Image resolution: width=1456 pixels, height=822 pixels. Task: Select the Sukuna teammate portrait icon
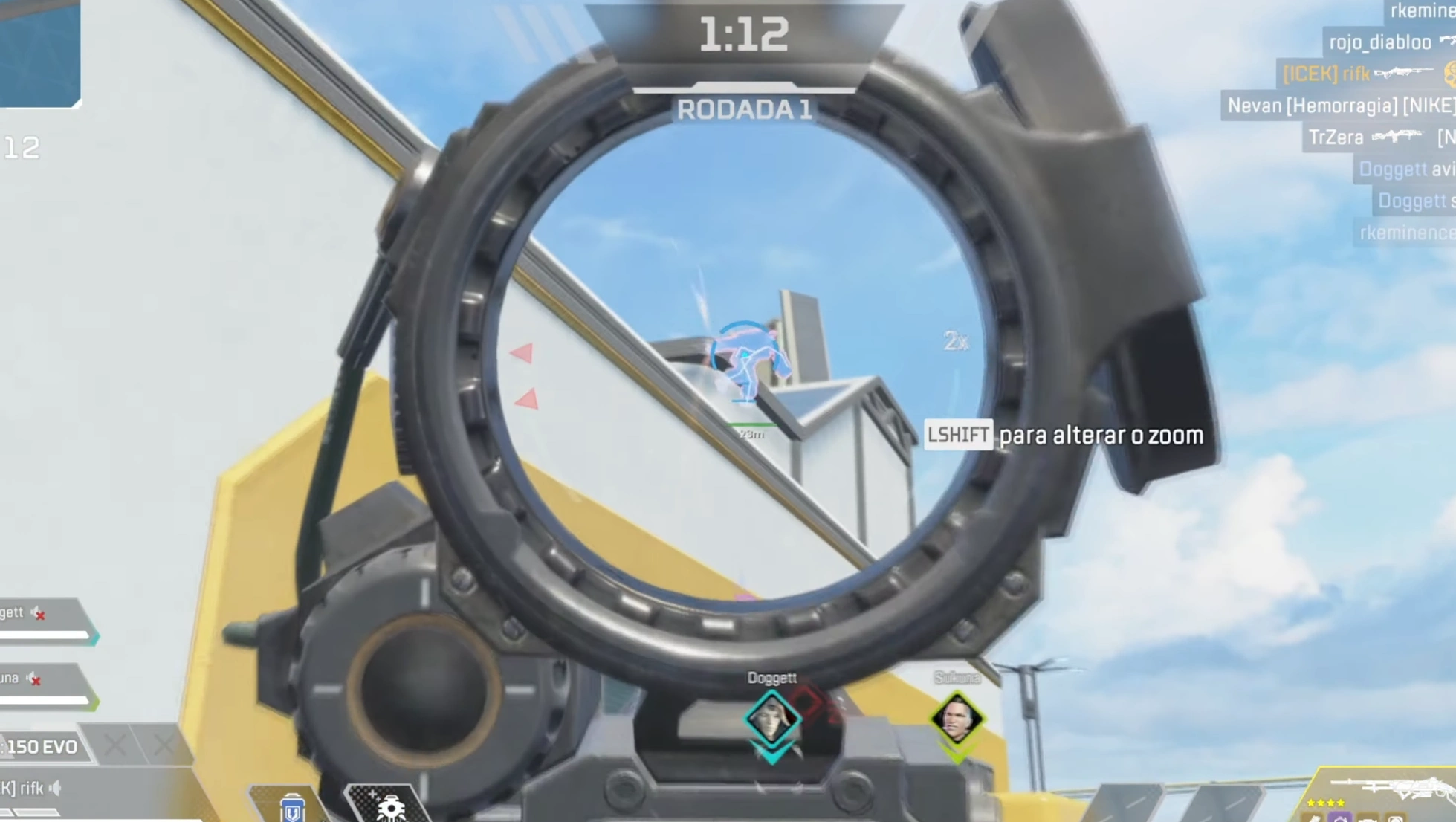(x=957, y=719)
